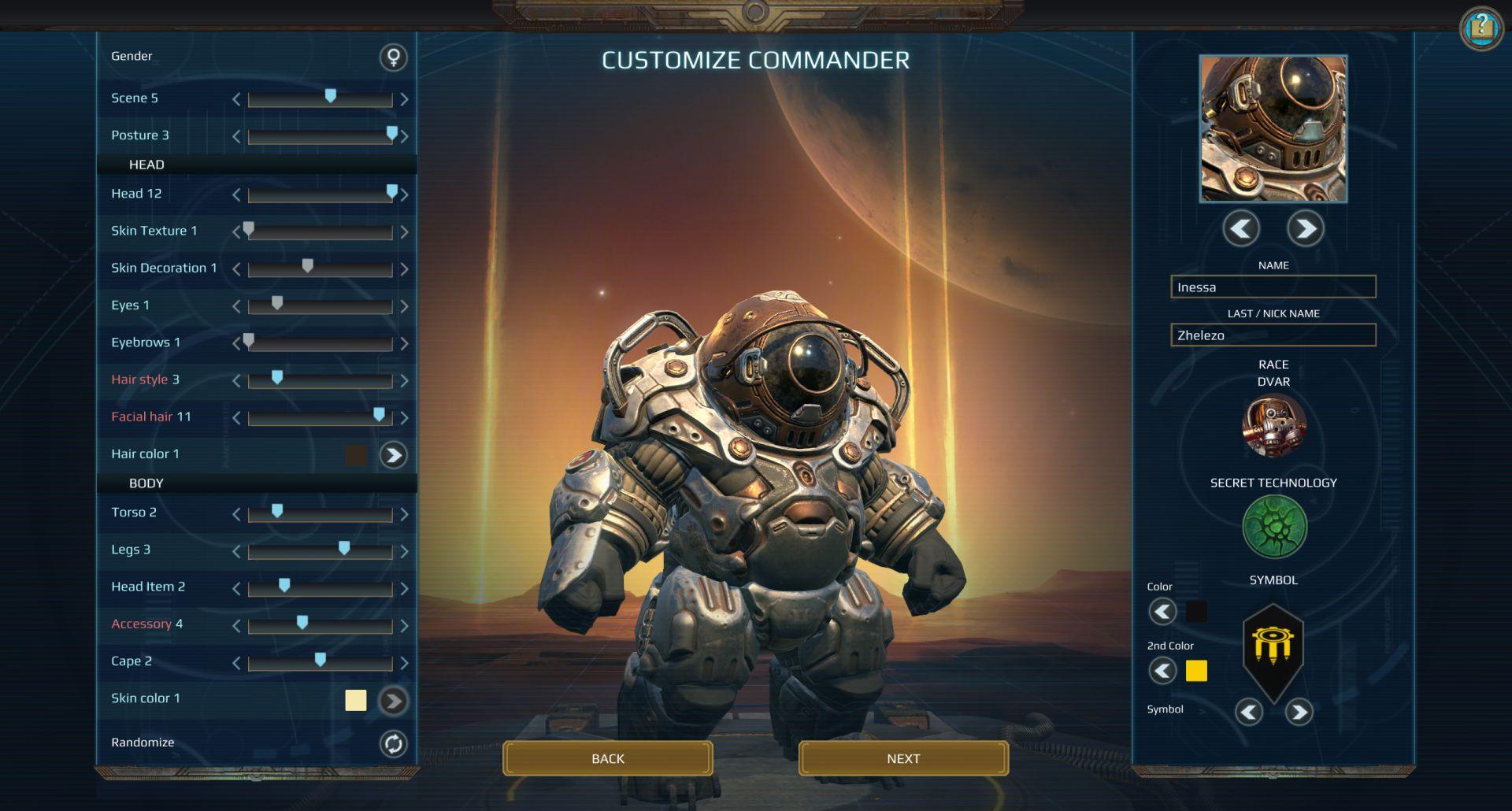Show the previous commander portrait
The image size is (1512, 811).
click(x=1241, y=229)
